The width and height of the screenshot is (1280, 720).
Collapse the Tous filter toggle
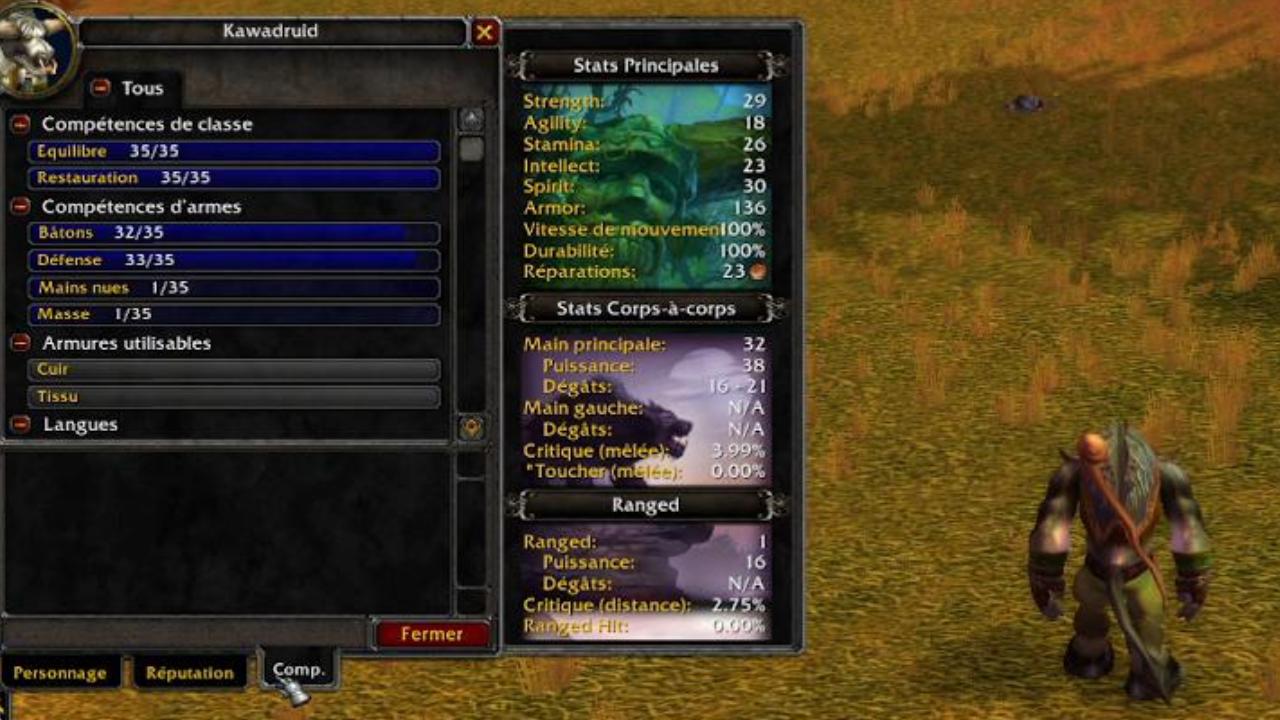pyautogui.click(x=100, y=88)
